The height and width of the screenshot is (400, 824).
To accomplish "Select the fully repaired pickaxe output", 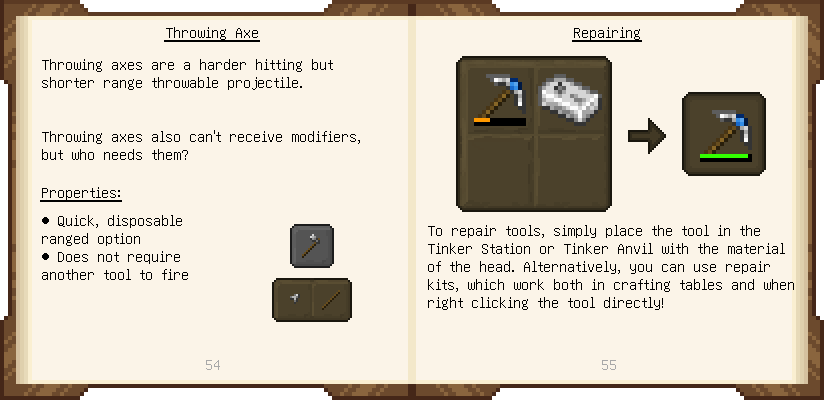I will coord(723,135).
